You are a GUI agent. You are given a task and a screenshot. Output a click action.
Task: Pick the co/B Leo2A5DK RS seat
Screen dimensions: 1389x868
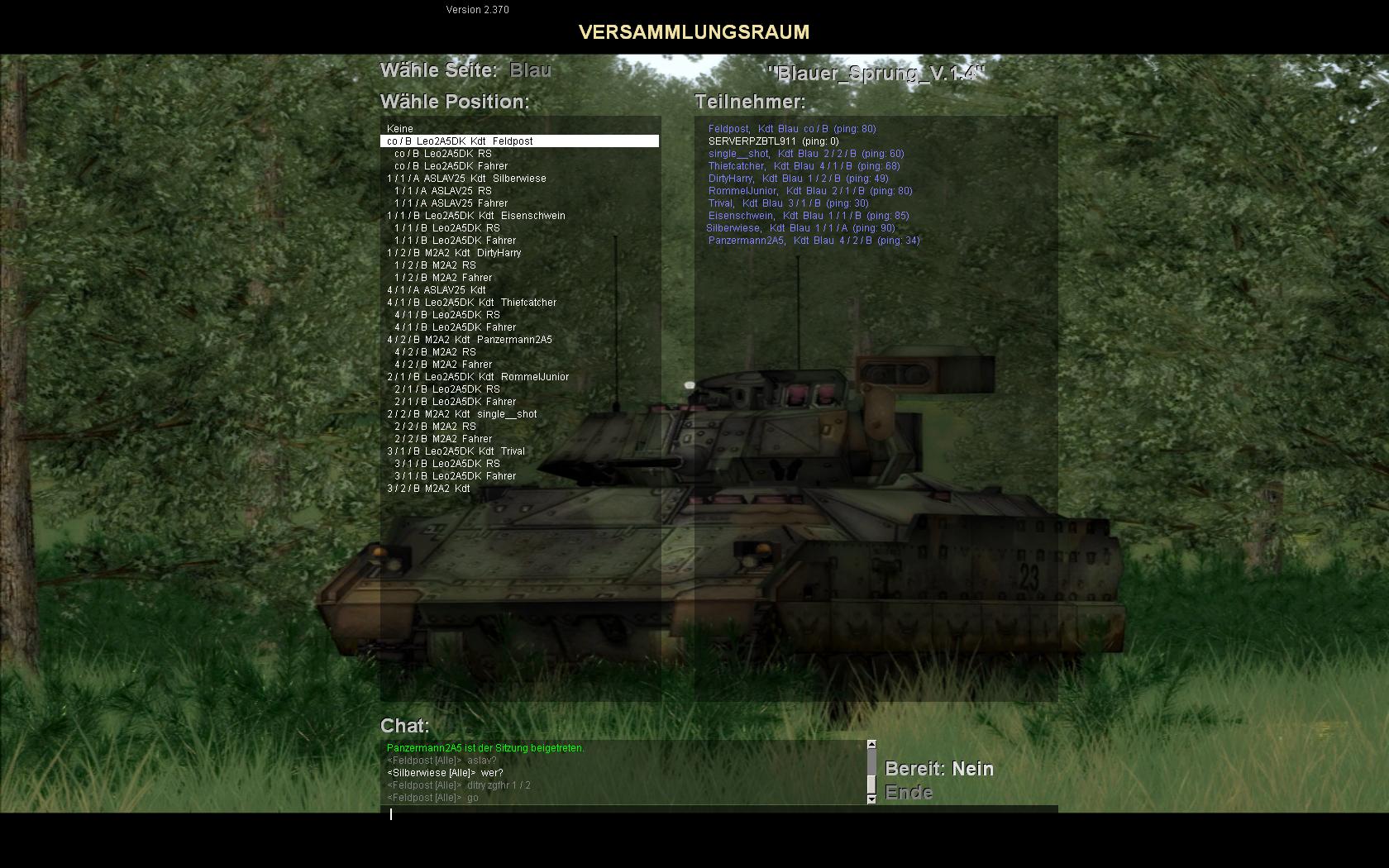pyautogui.click(x=443, y=154)
